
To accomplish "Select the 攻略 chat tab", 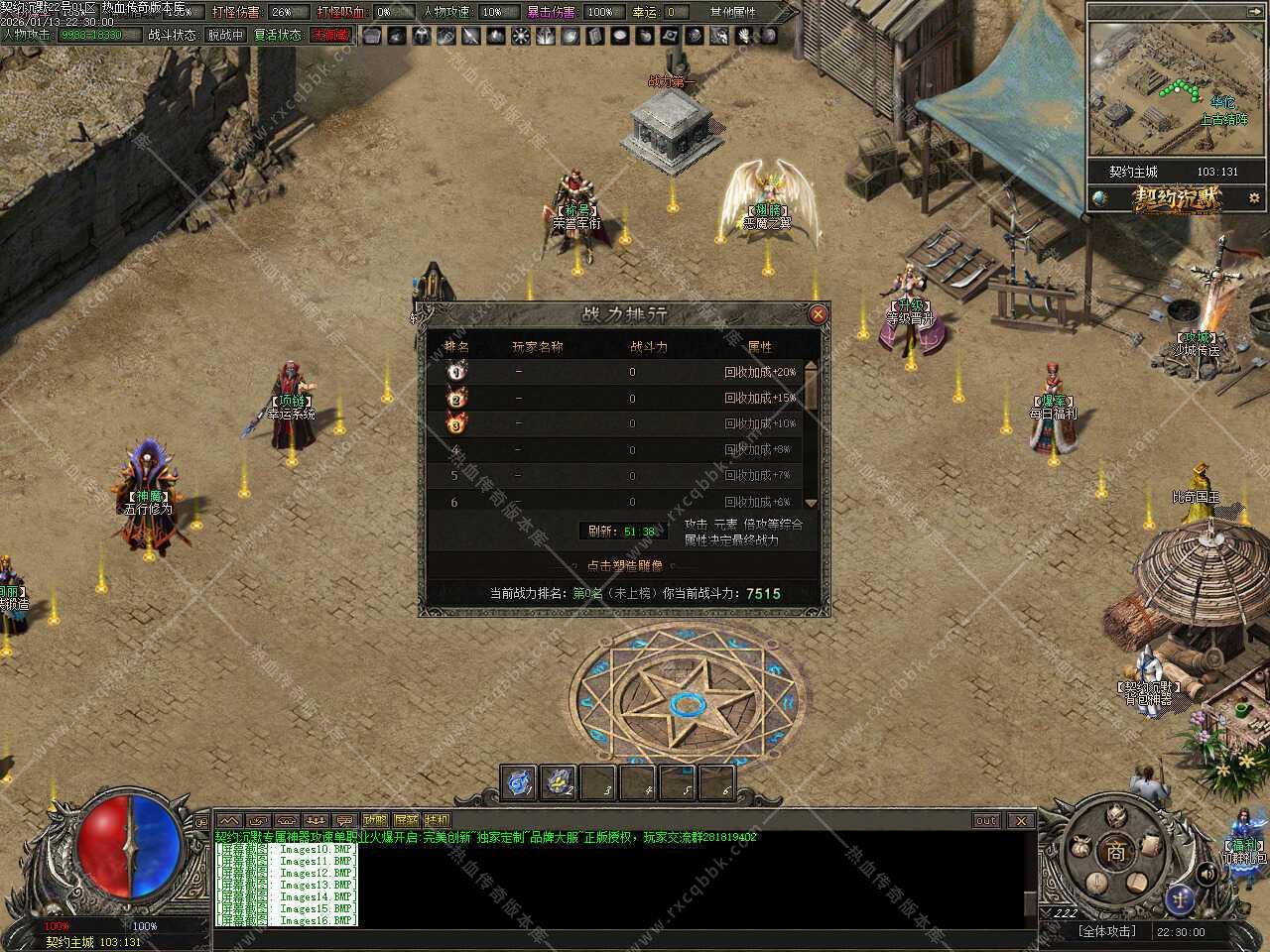I will pos(375,820).
